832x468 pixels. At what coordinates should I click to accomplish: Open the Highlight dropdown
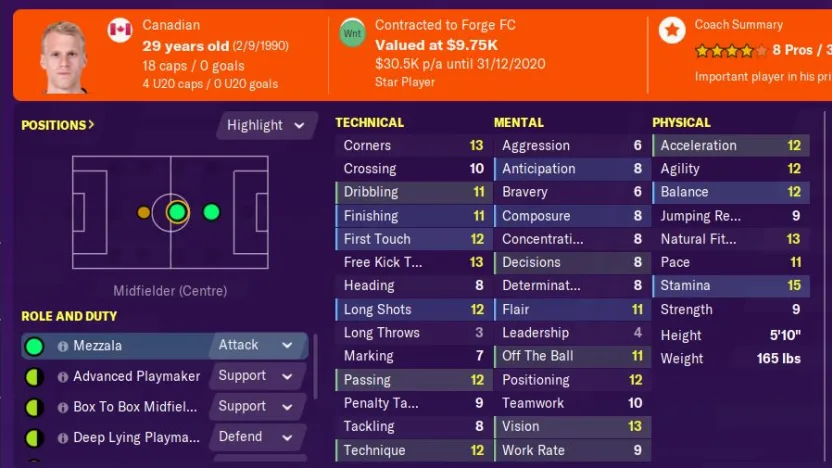tap(265, 125)
